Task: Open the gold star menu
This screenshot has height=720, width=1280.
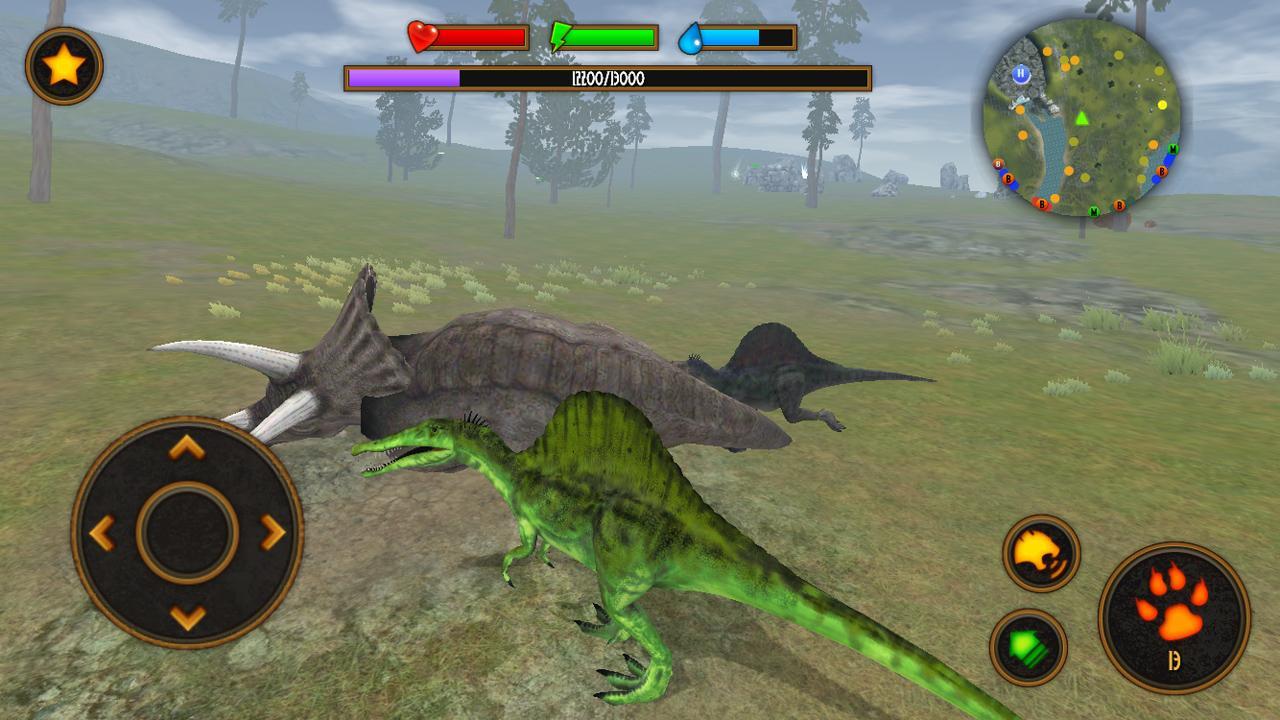Action: (63, 65)
